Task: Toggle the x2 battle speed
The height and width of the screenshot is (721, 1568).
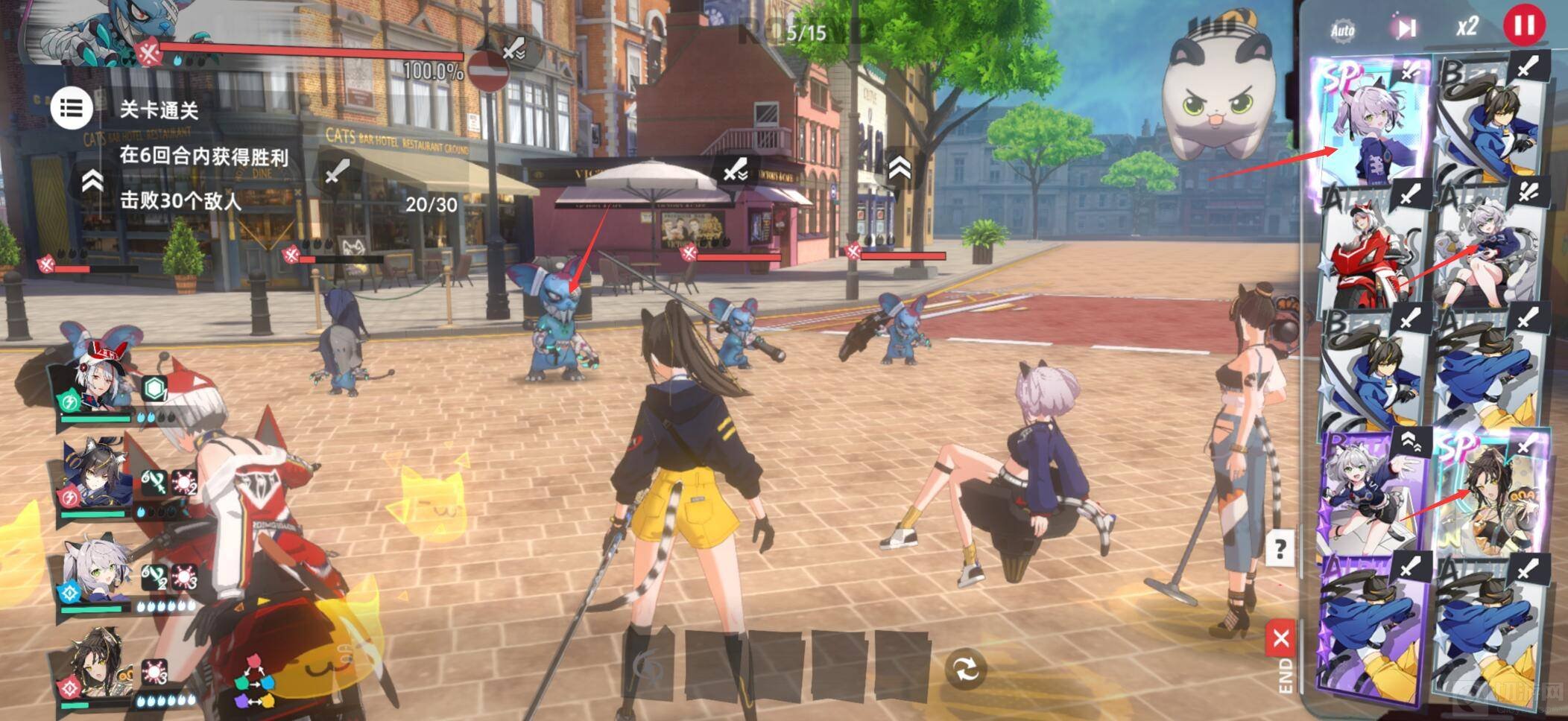Action: point(1467,28)
